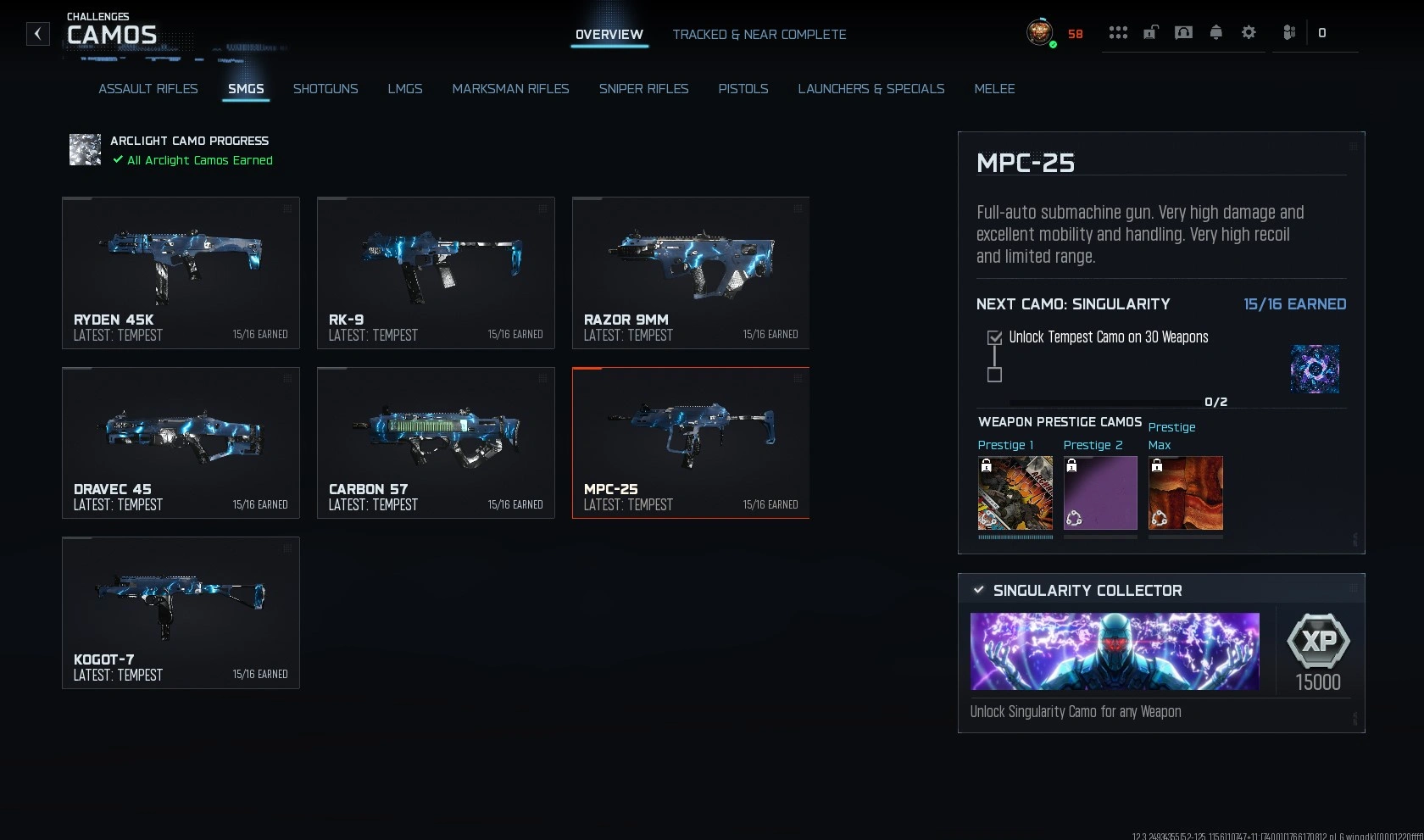Open the apps grid menu icon

pyautogui.click(x=1119, y=32)
